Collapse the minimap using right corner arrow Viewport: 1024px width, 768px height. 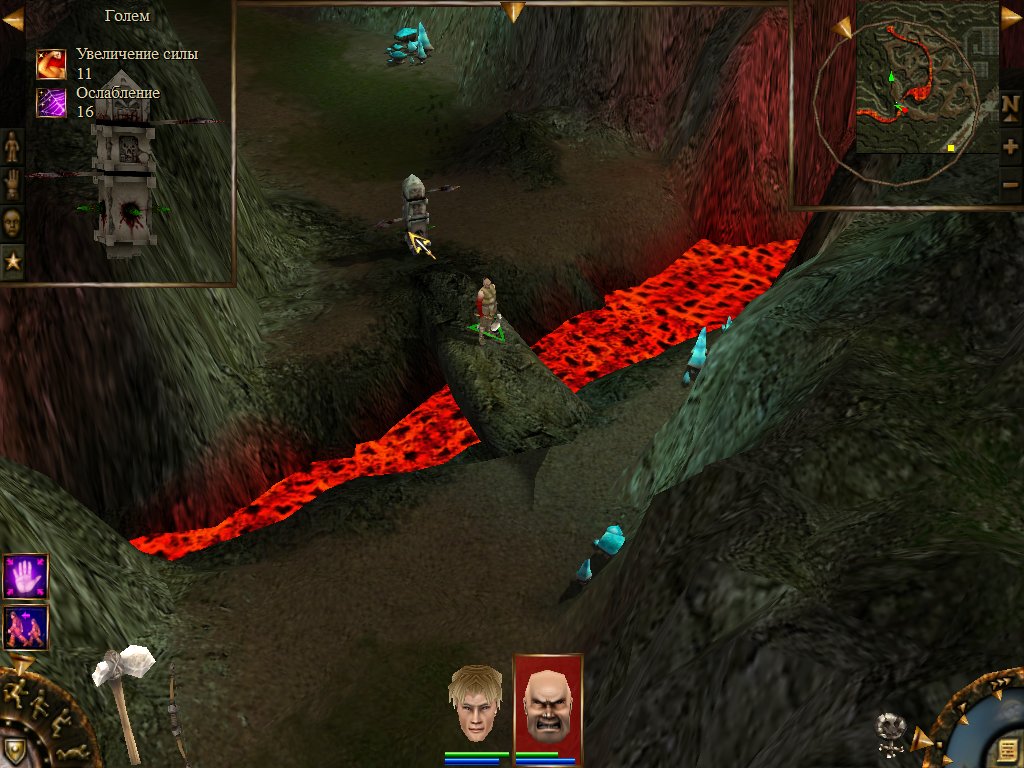click(x=1011, y=17)
